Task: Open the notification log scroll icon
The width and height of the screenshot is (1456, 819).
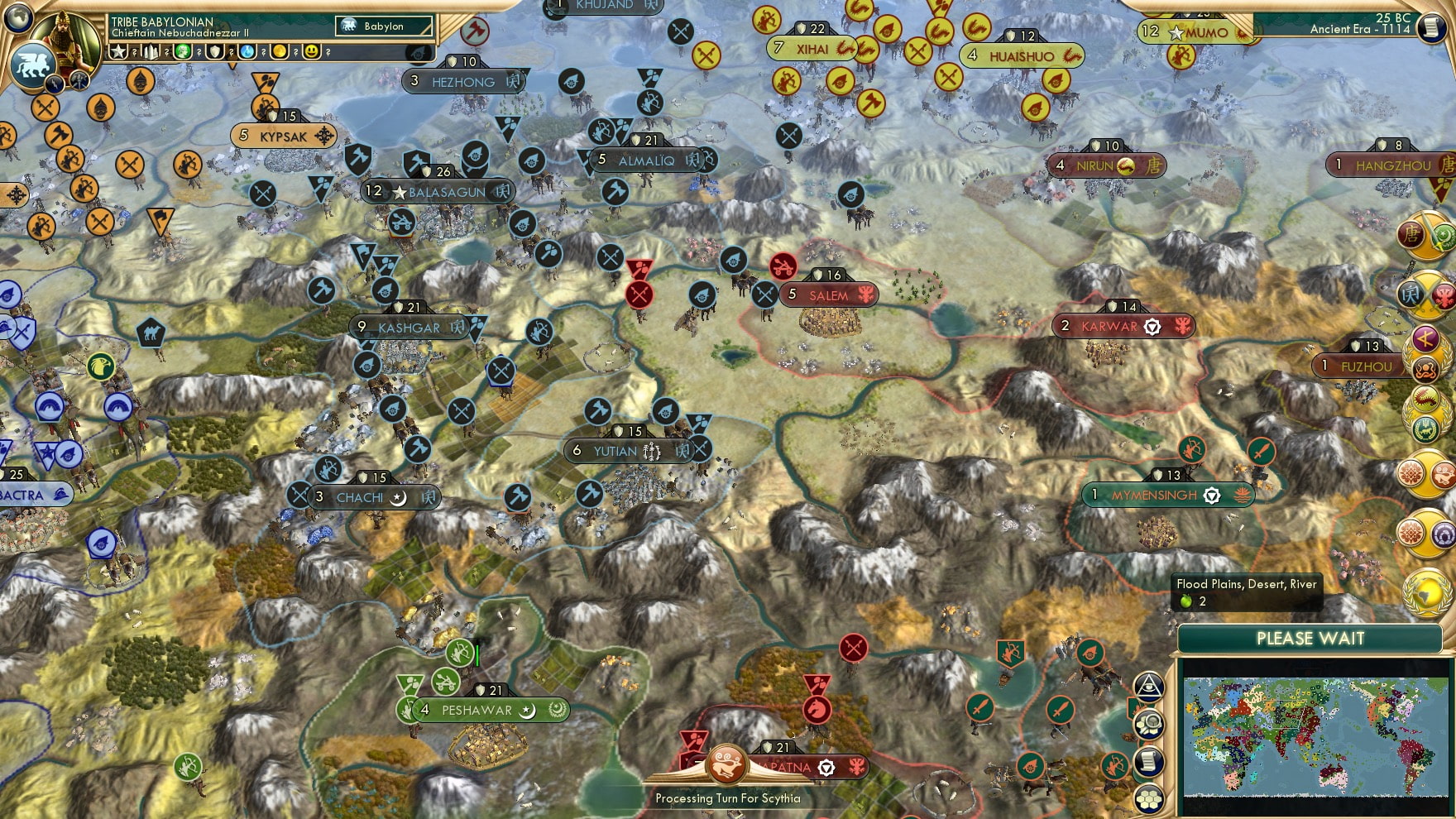Action: pyautogui.click(x=1150, y=759)
